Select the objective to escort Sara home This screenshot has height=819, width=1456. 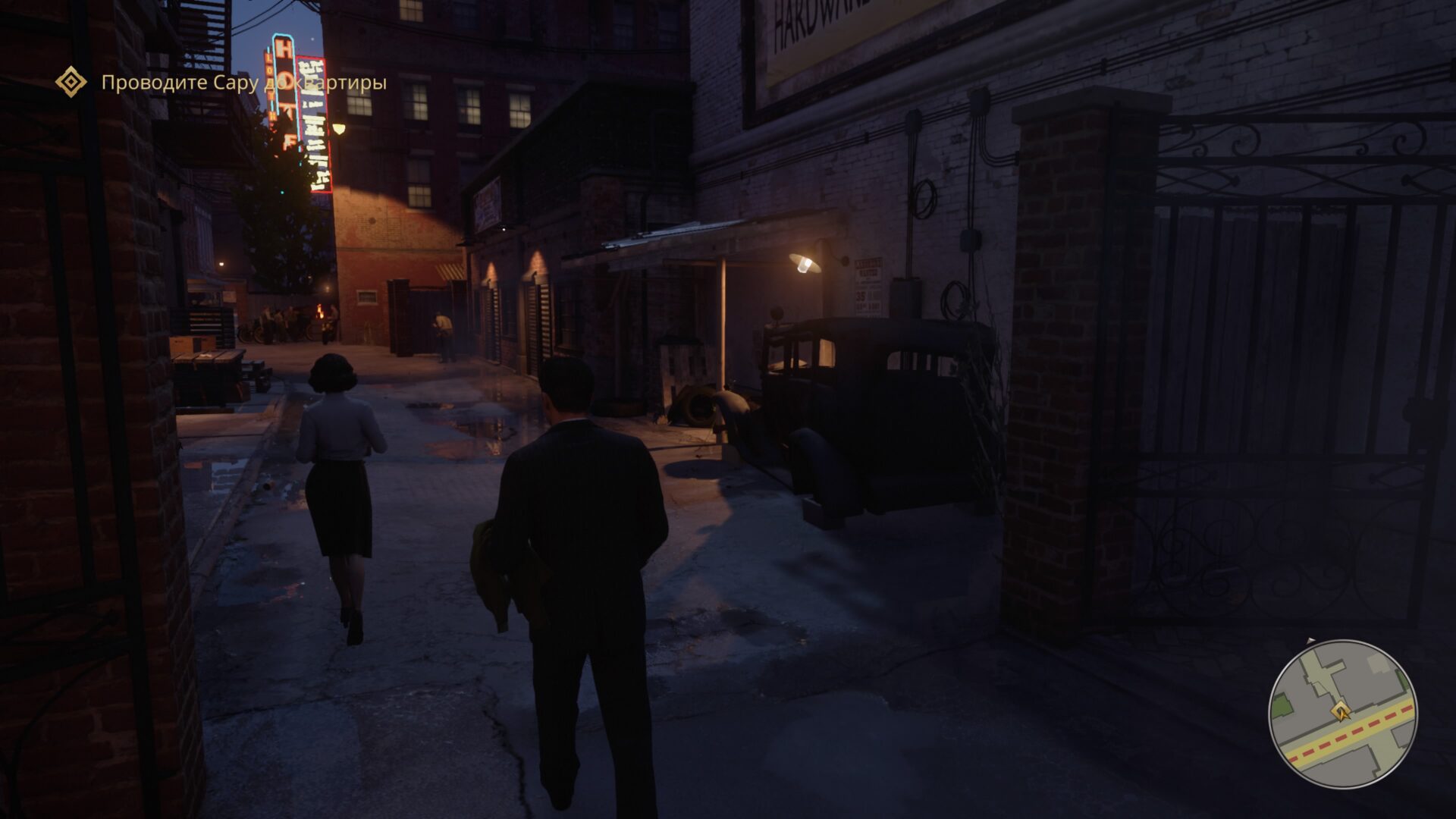point(243,83)
